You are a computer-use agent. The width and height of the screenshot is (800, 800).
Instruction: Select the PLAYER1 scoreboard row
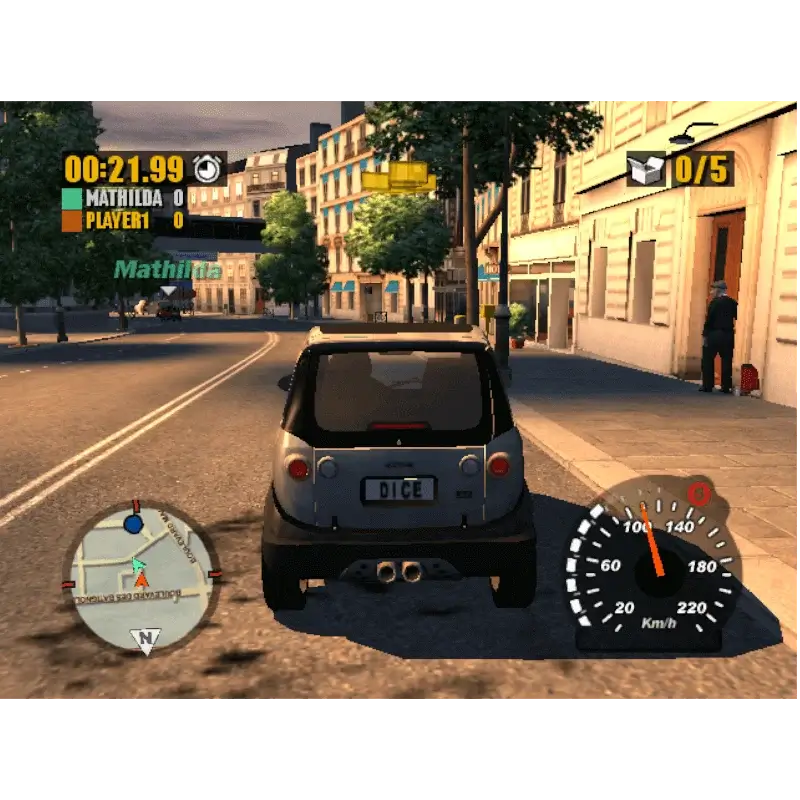[x=124, y=220]
